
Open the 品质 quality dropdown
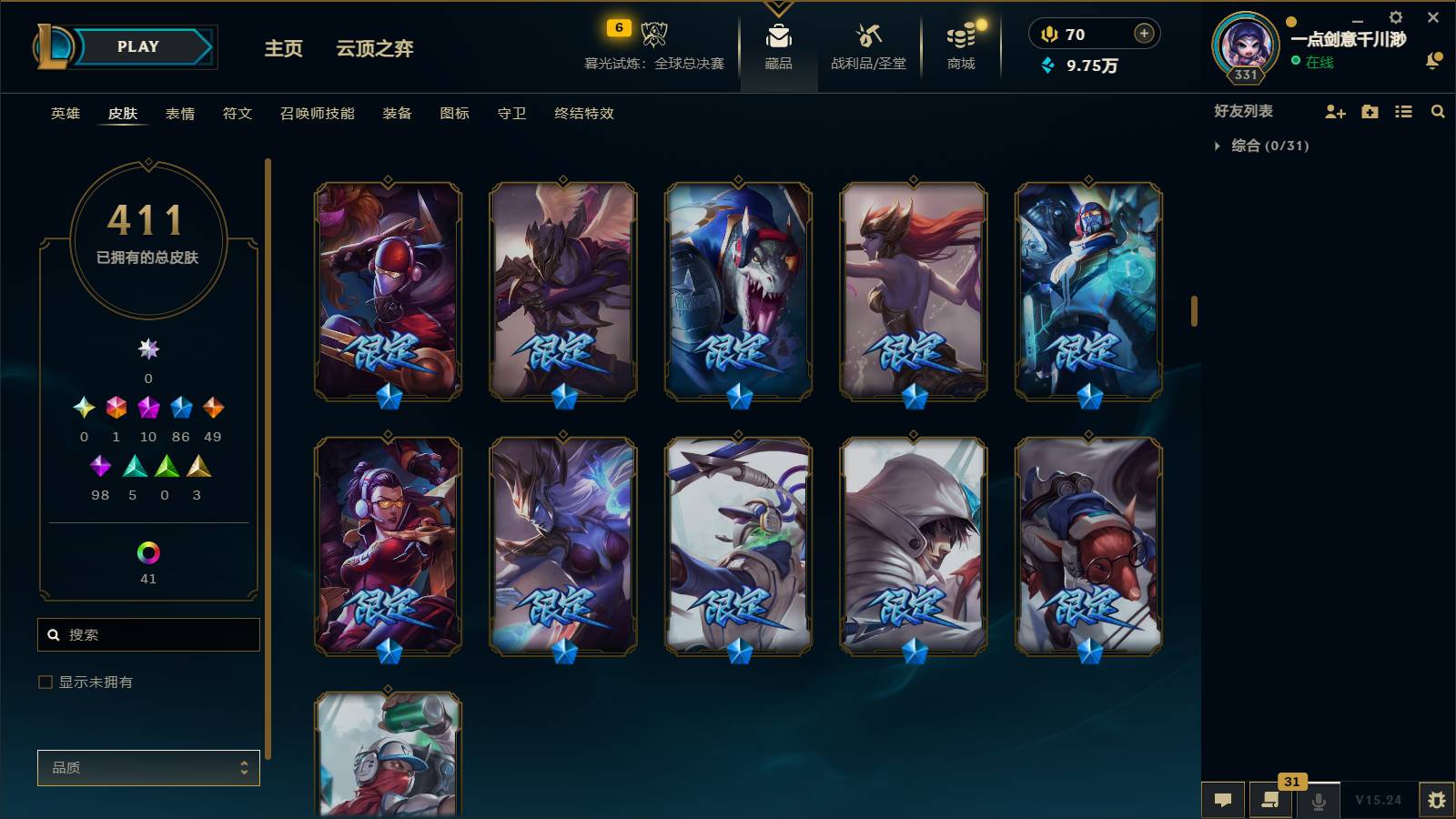(147, 767)
